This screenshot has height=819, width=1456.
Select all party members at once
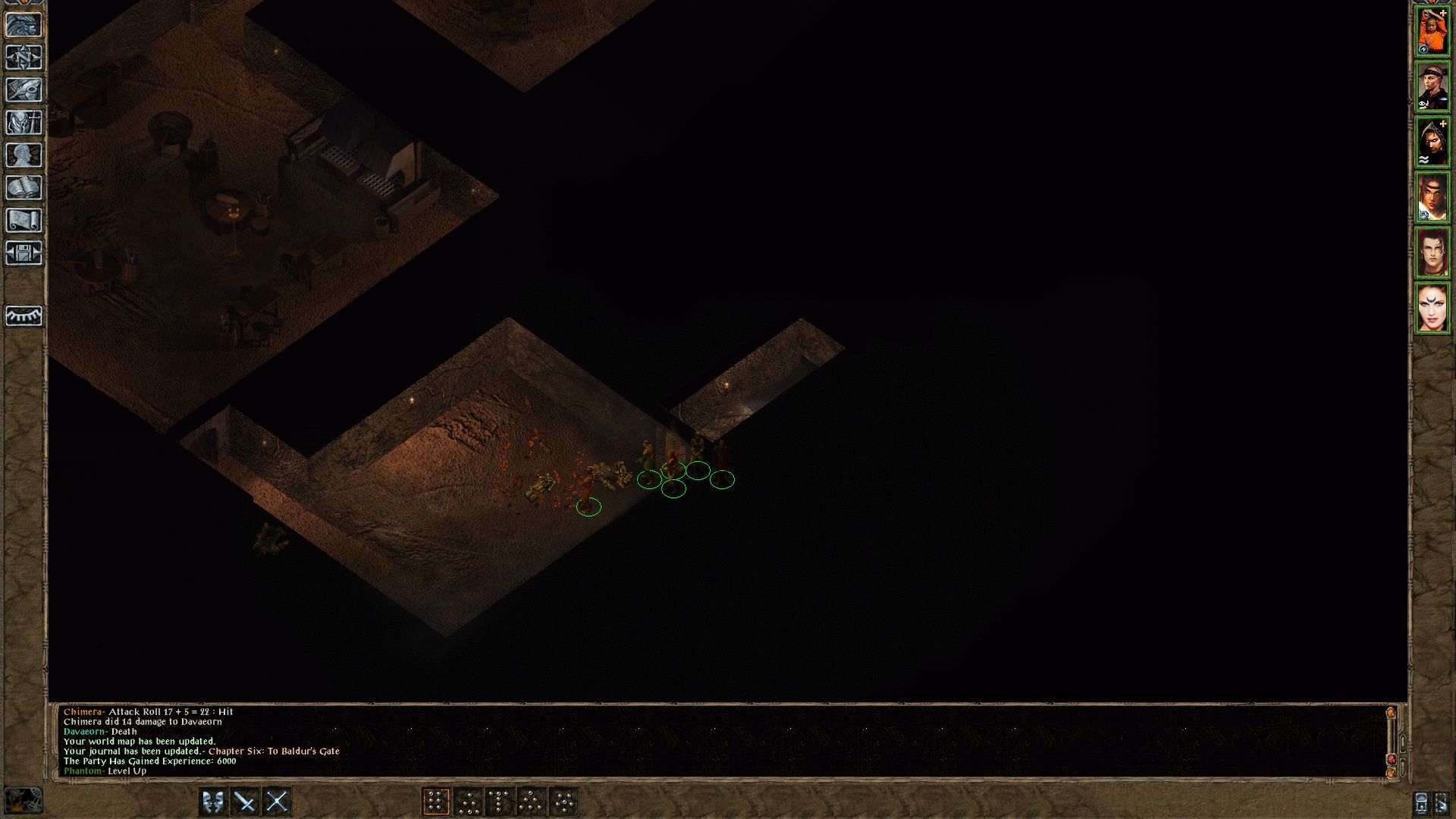pyautogui.click(x=1442, y=802)
